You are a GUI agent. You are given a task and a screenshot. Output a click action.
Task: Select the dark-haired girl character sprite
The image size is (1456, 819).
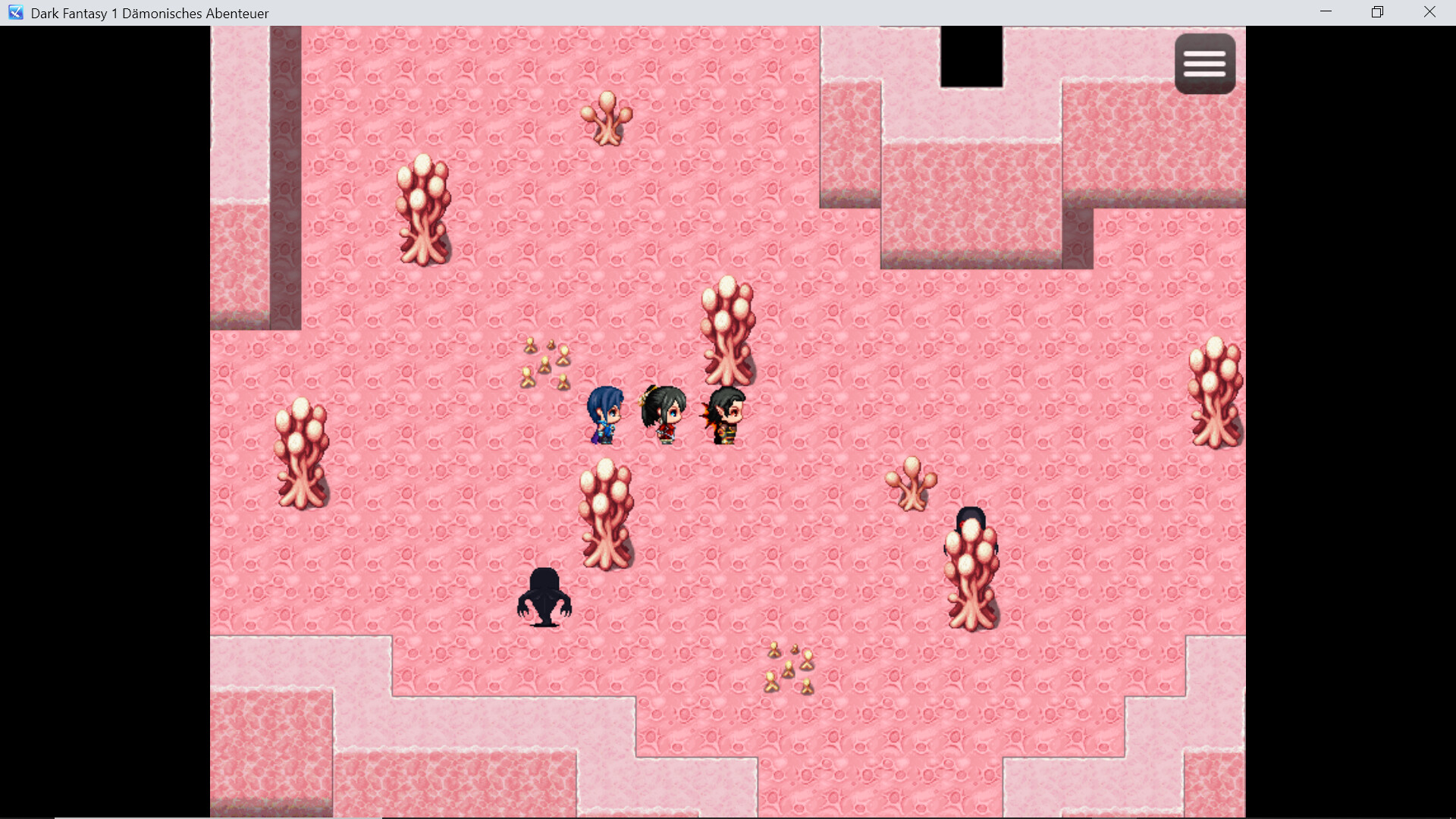tap(663, 413)
